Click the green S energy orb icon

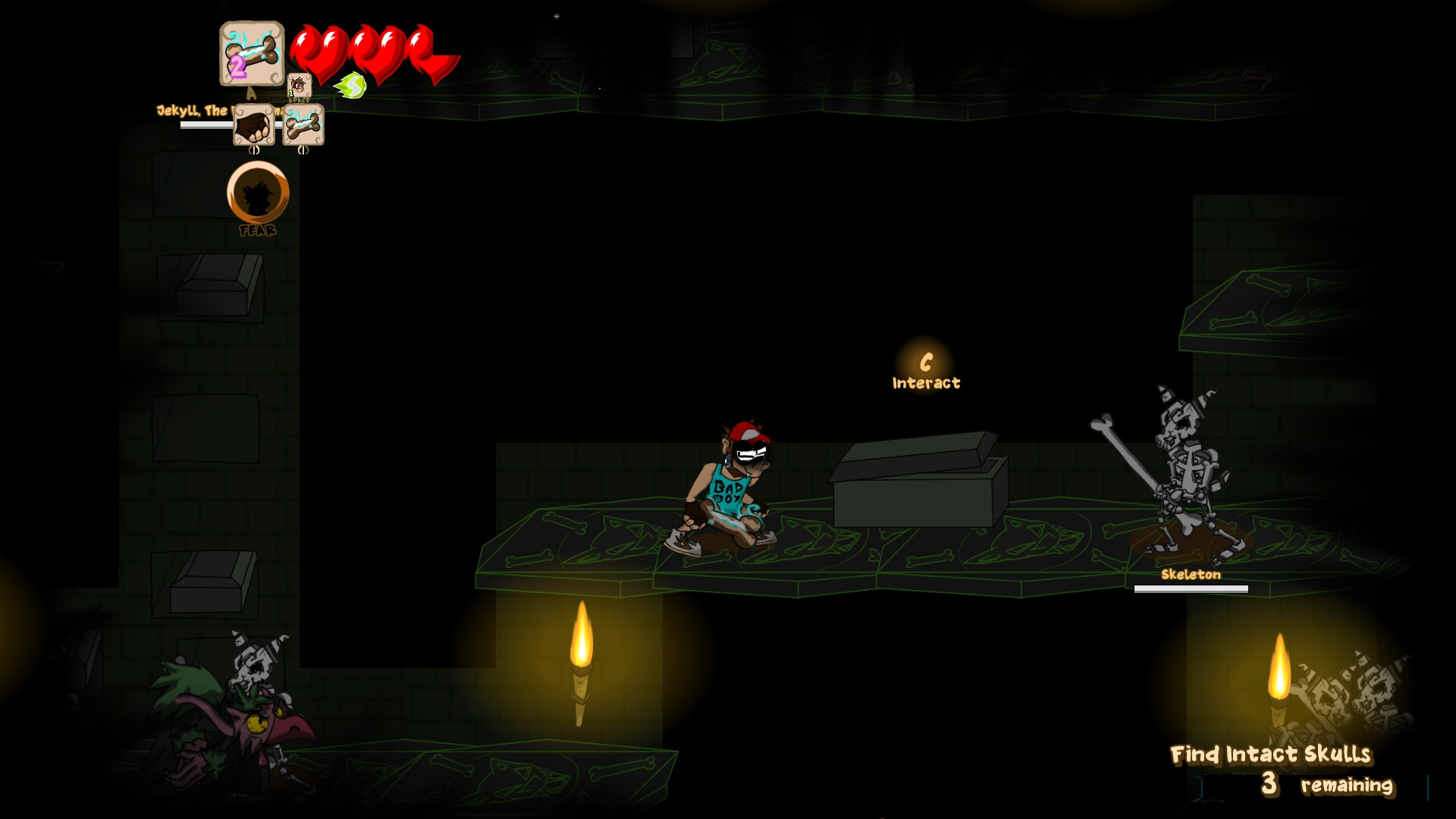(350, 86)
